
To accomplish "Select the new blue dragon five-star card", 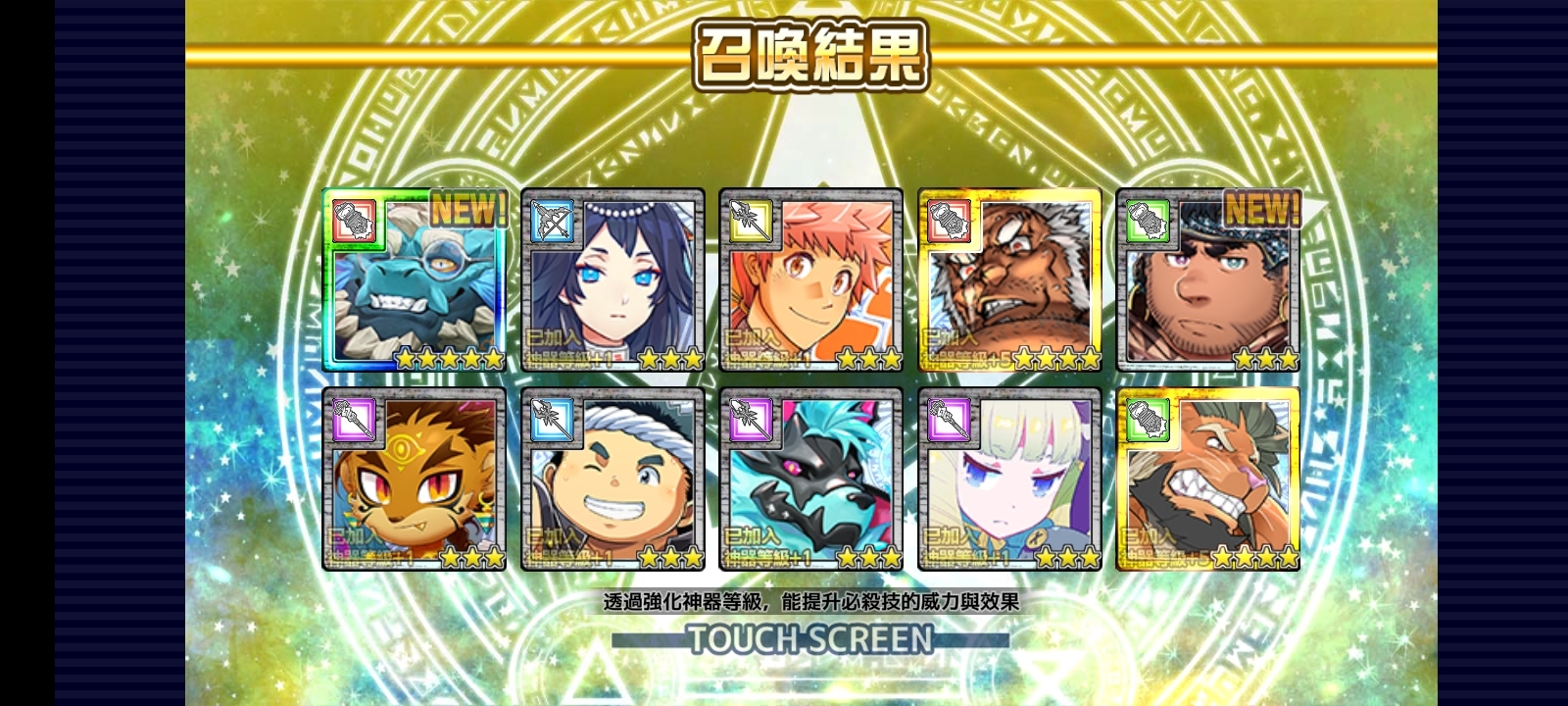I will click(x=415, y=280).
